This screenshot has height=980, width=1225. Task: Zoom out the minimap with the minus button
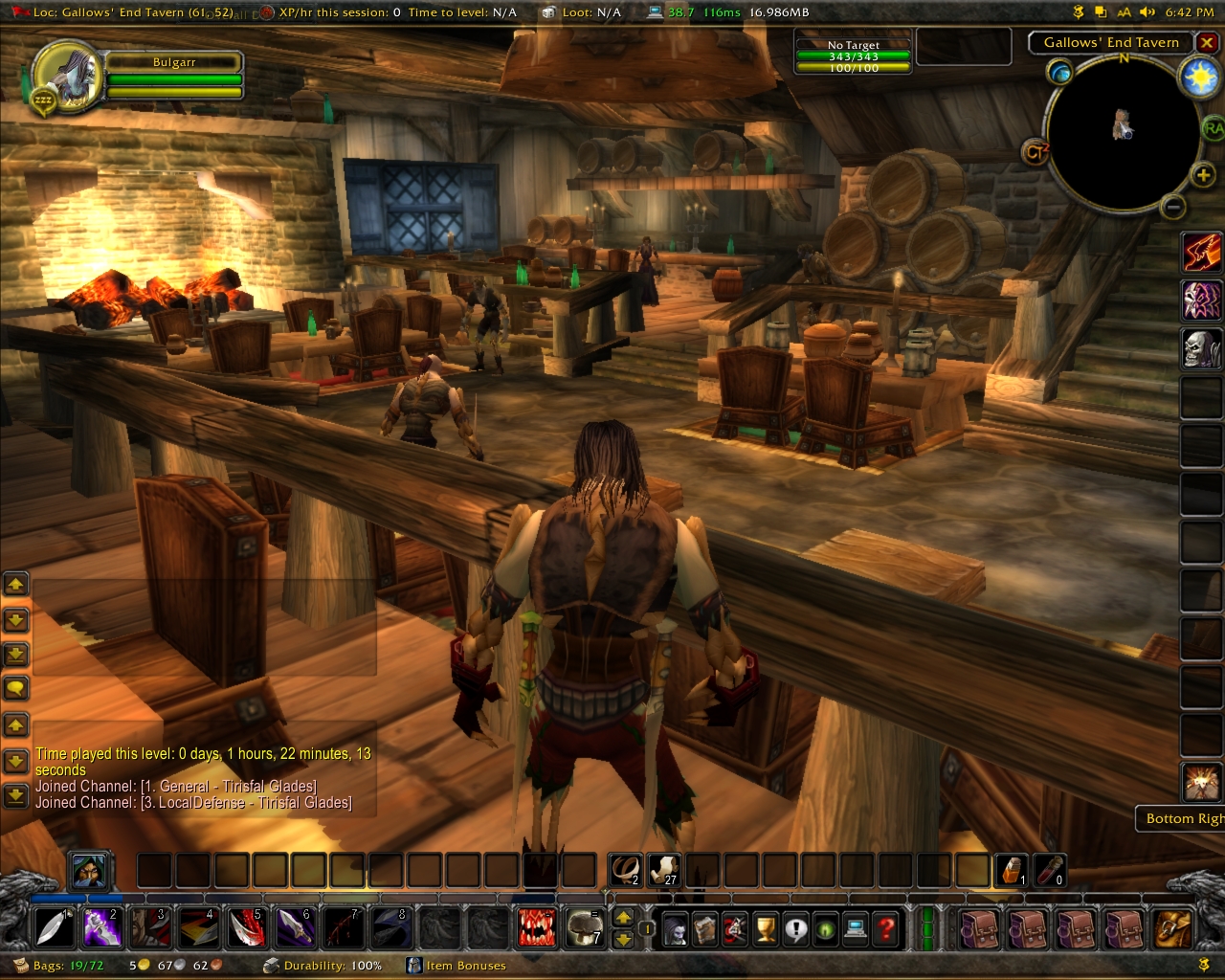point(1173,207)
